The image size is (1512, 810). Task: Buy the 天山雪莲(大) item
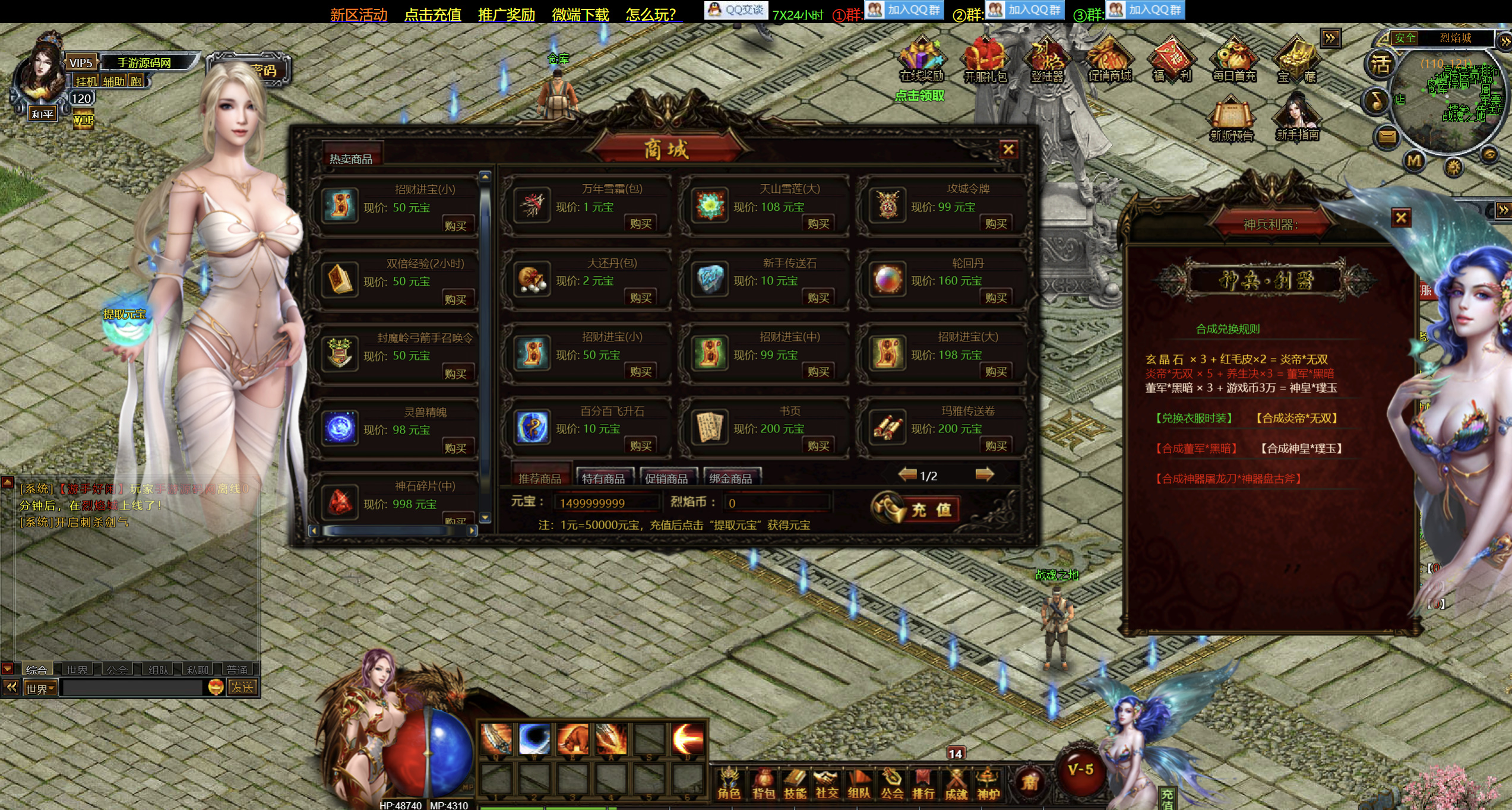(818, 224)
